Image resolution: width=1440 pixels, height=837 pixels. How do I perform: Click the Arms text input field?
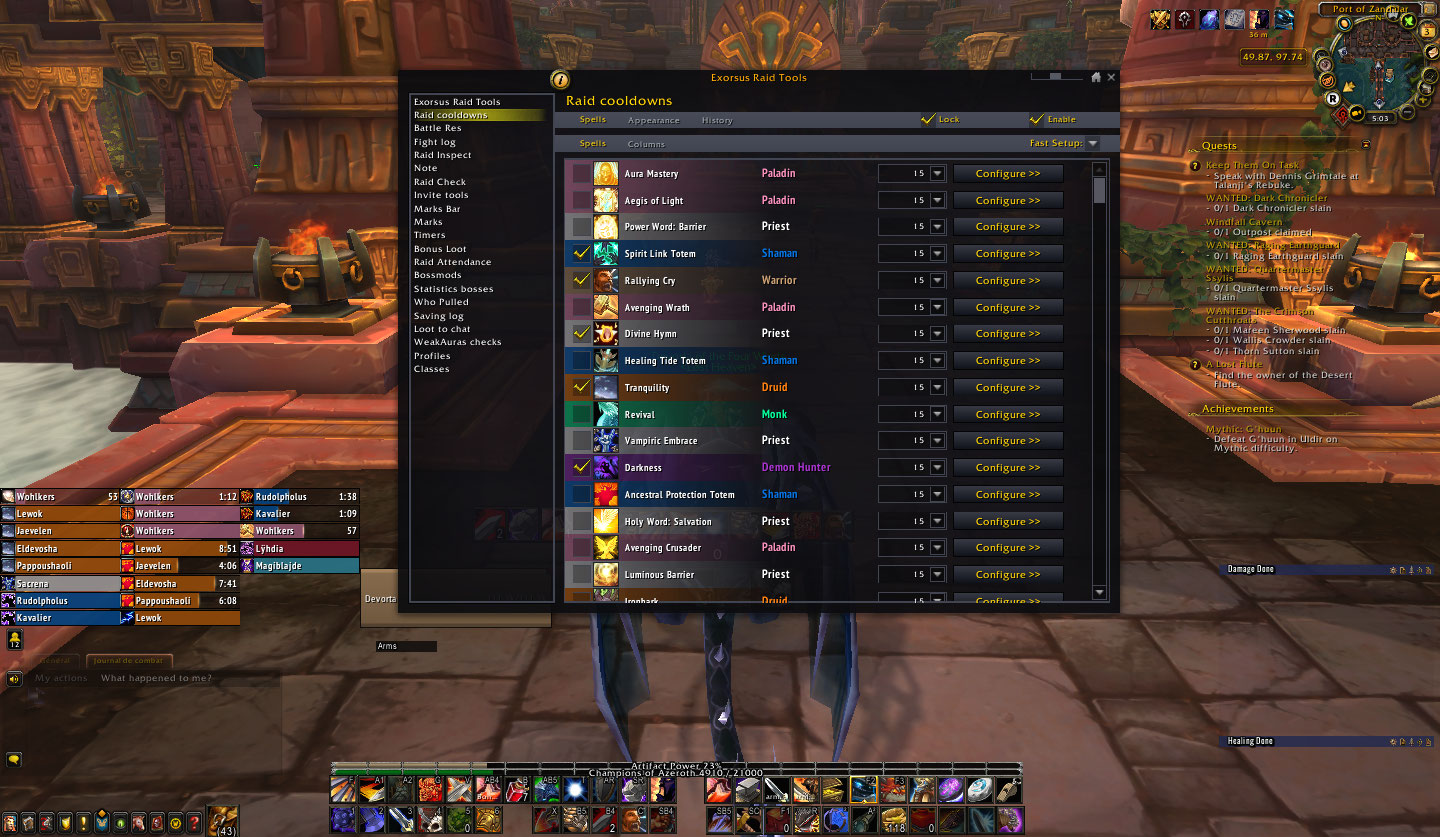click(x=405, y=645)
